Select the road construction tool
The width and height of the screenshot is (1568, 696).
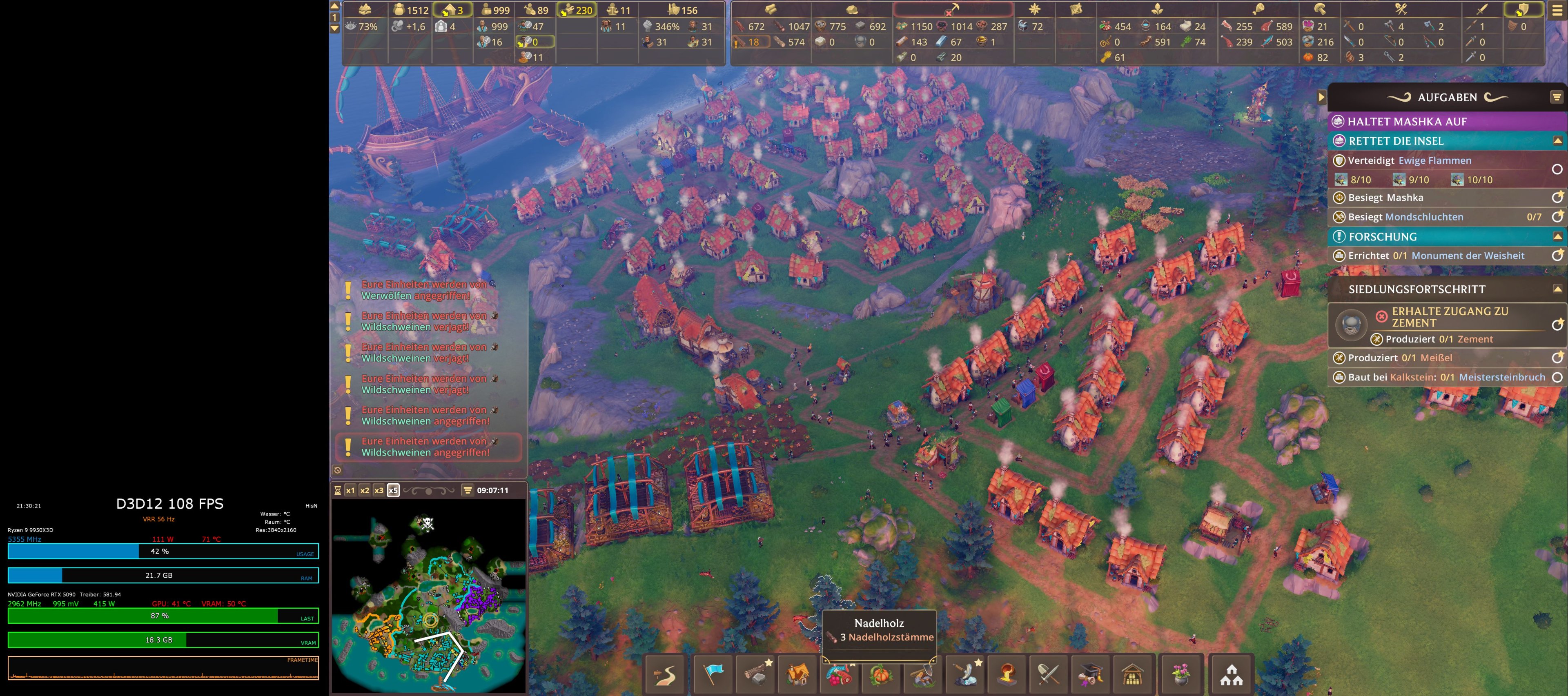[665, 675]
